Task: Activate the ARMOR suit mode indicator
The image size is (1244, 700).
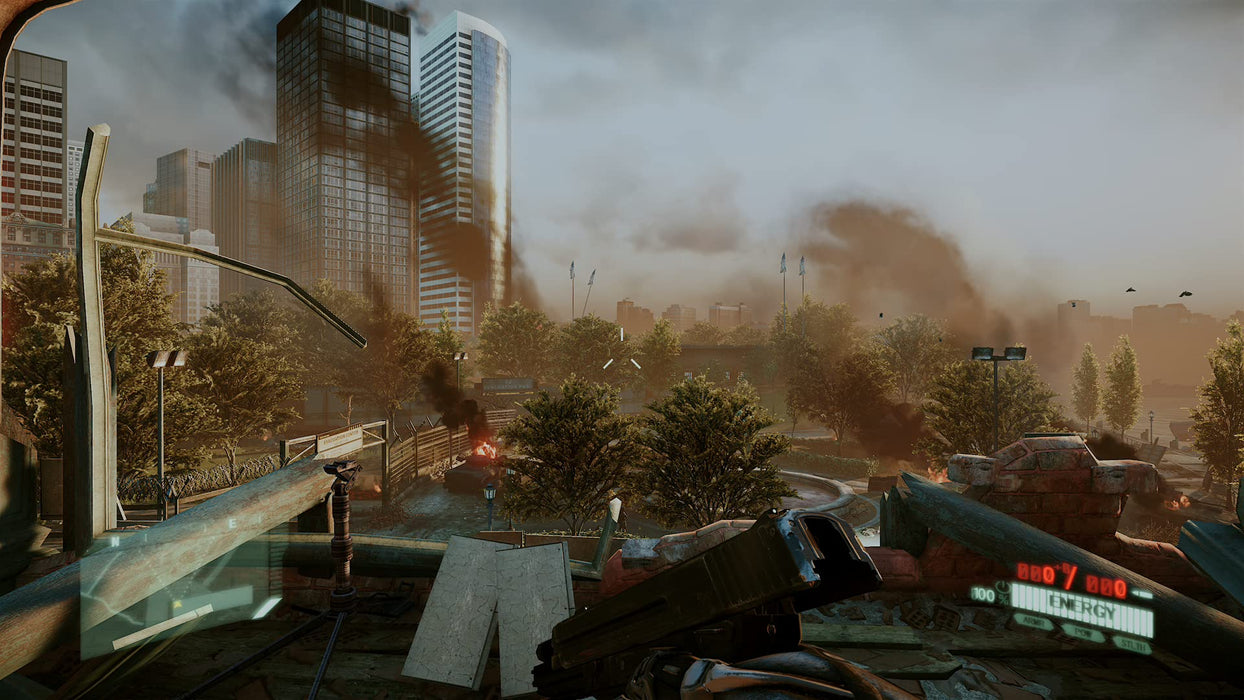Action: tap(1031, 622)
